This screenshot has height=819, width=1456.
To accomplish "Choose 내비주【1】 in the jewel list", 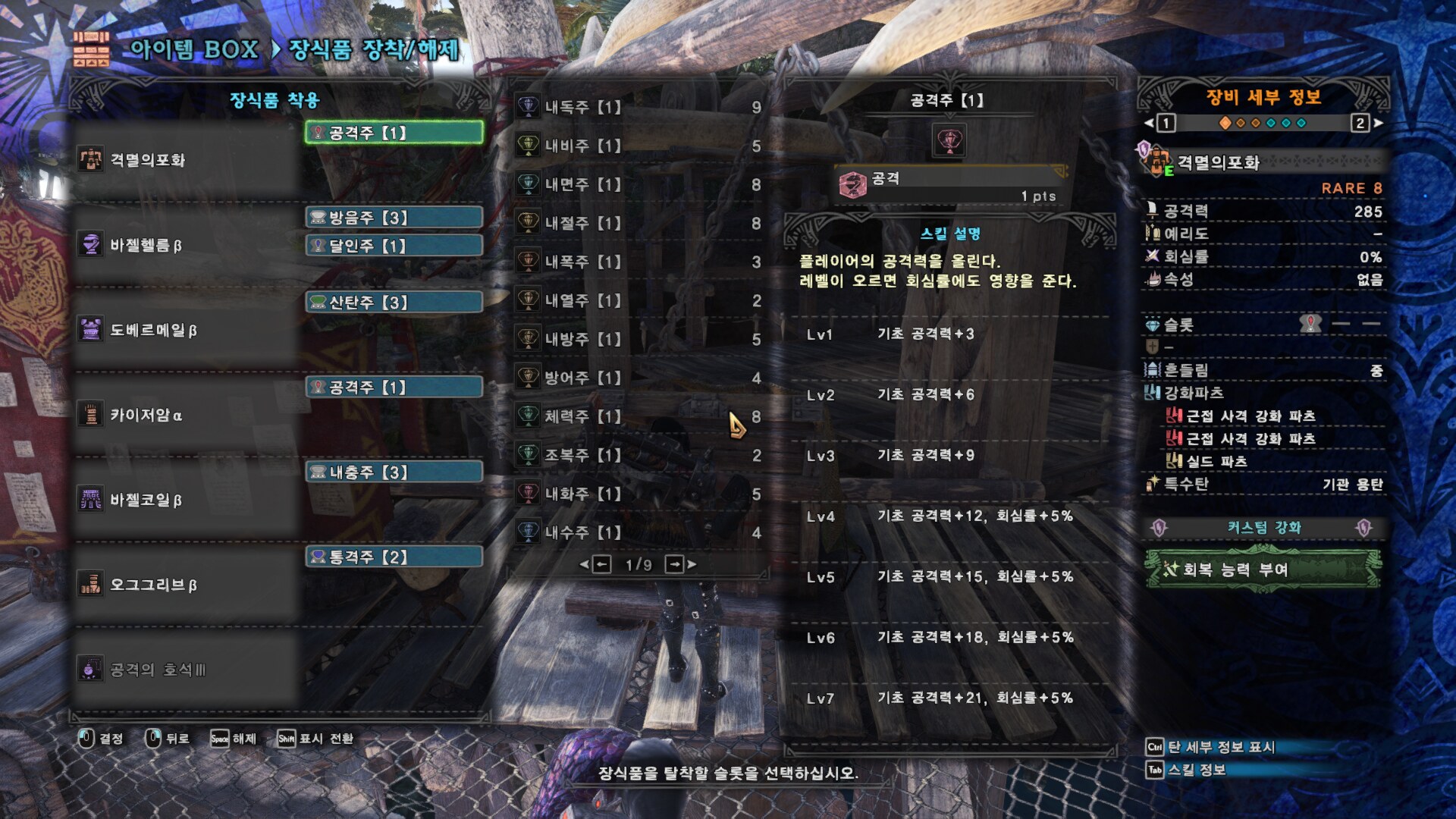I will (637, 146).
